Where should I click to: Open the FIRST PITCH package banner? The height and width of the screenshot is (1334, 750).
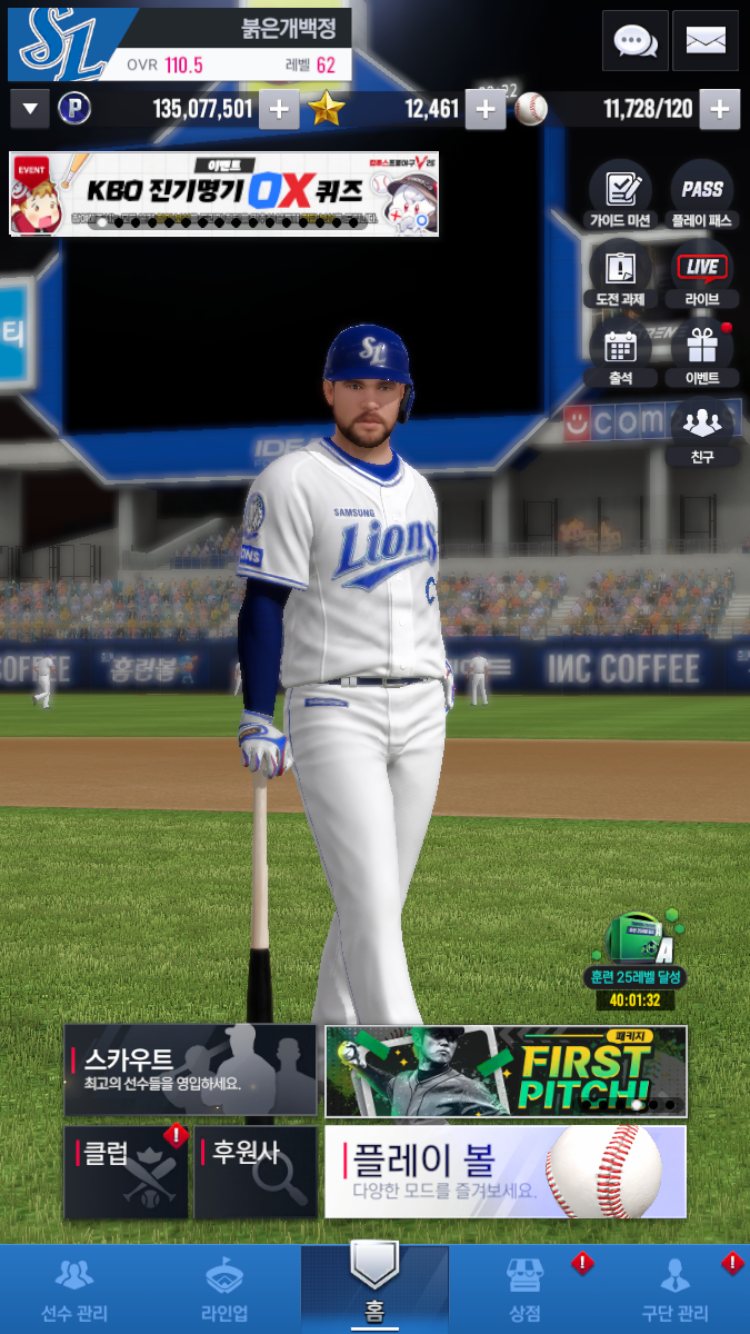click(x=506, y=1070)
